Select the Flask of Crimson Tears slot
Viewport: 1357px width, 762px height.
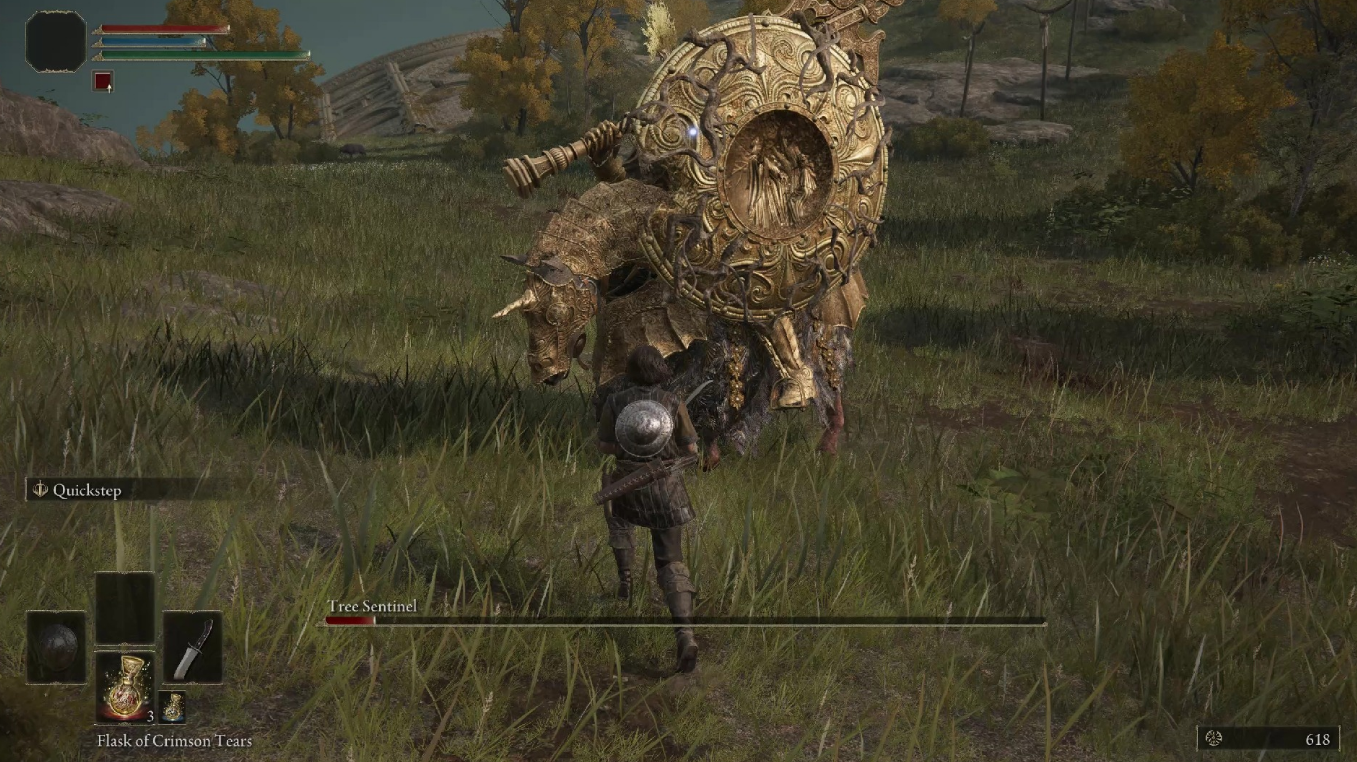(x=125, y=686)
